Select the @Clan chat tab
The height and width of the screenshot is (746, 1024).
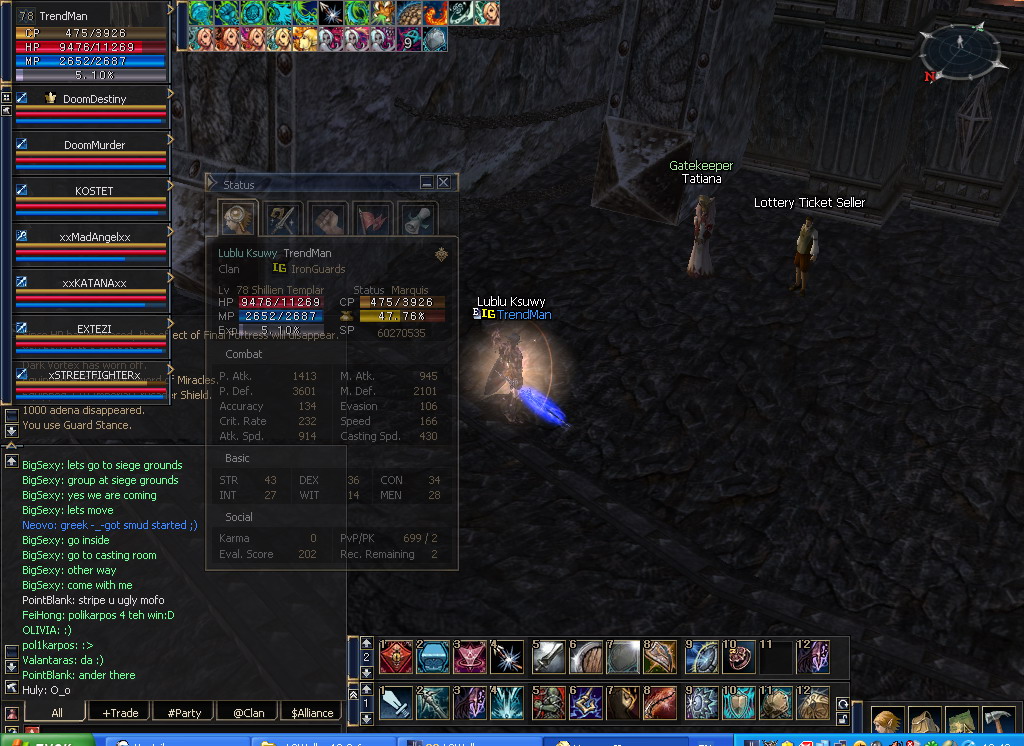coord(248,713)
